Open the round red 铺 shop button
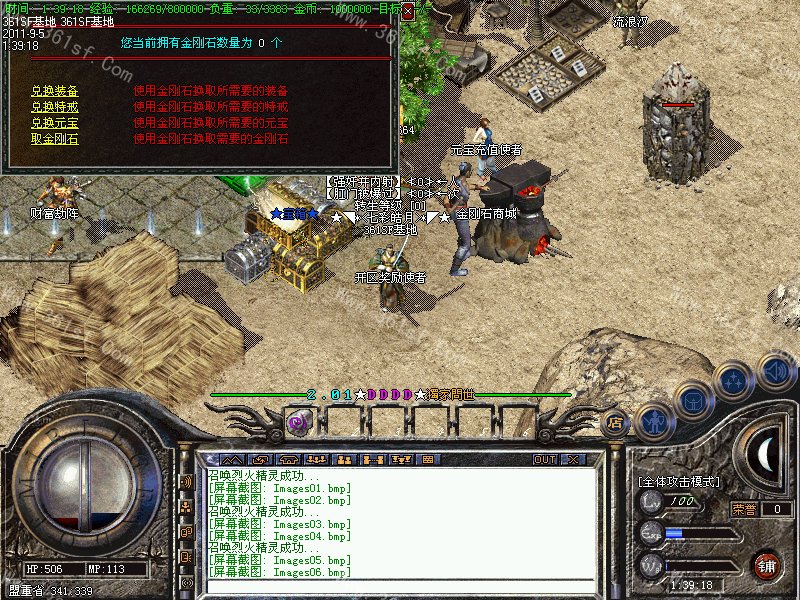 [x=766, y=564]
